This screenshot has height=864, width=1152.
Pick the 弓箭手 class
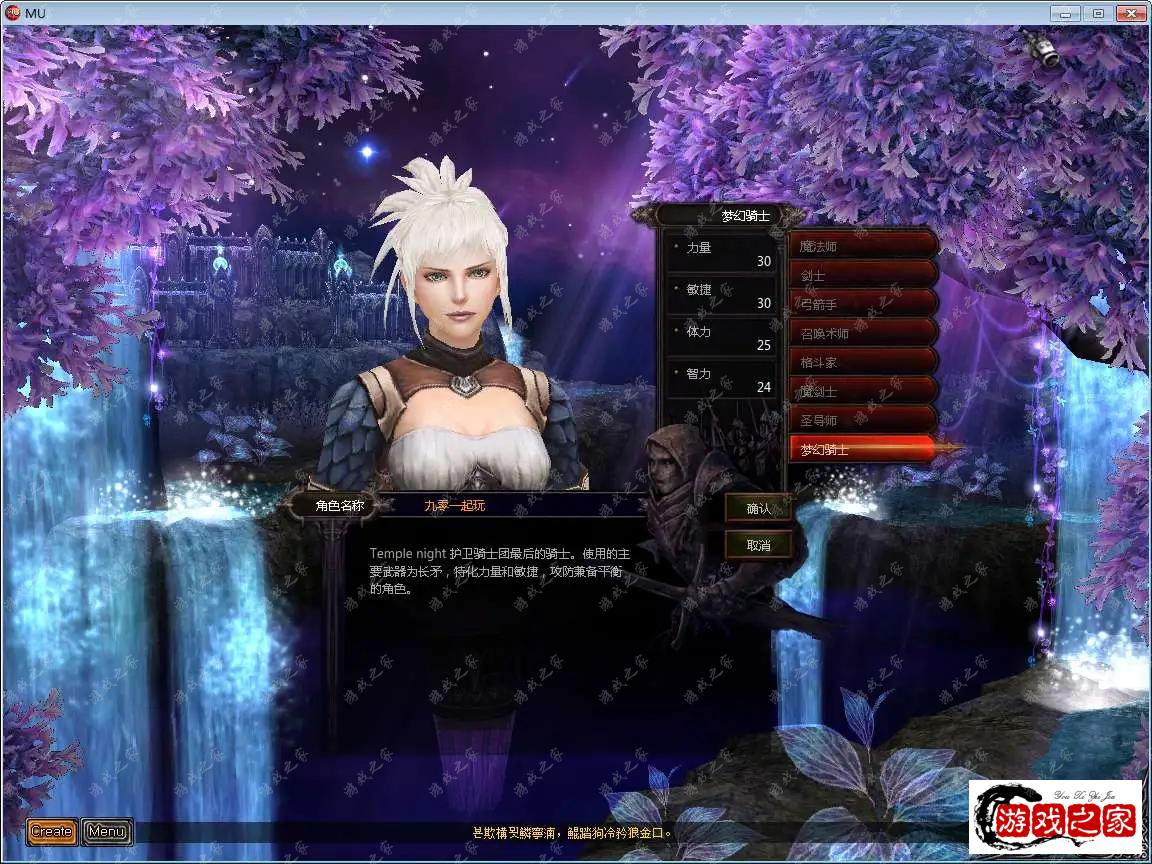click(x=862, y=304)
